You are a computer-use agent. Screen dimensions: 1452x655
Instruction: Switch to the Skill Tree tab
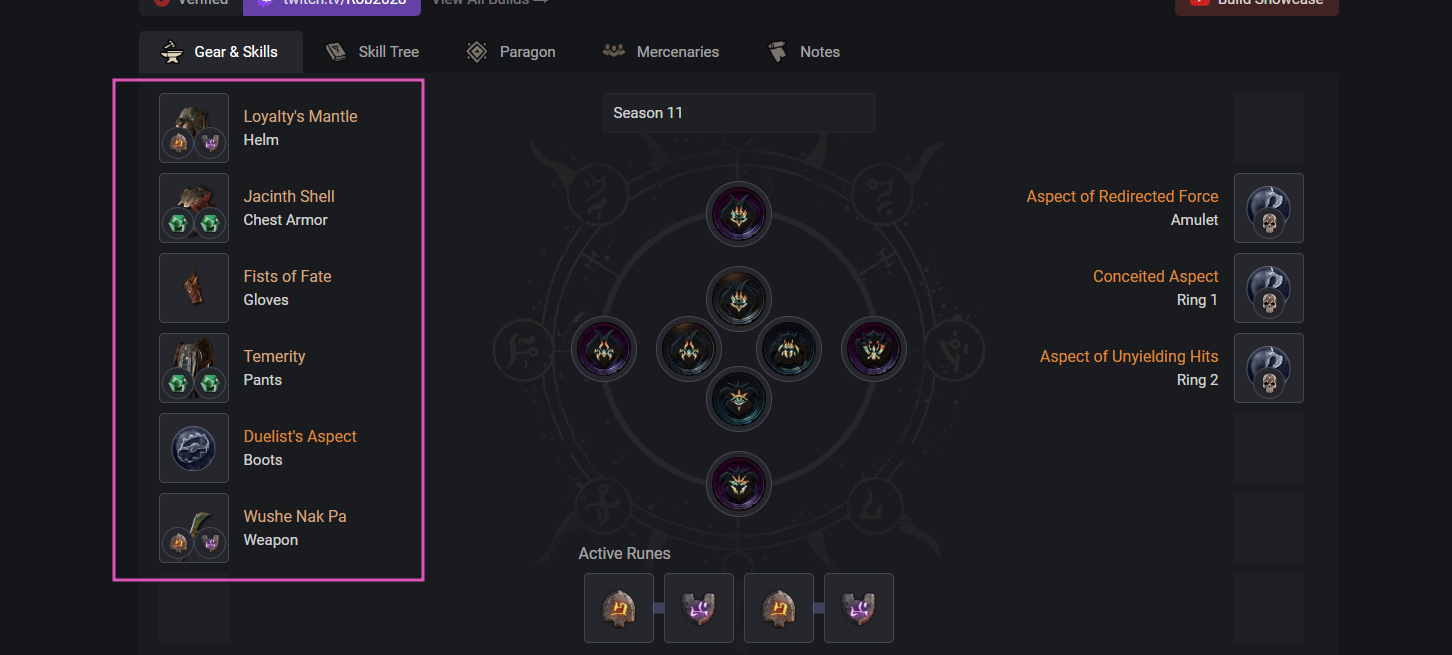(372, 52)
